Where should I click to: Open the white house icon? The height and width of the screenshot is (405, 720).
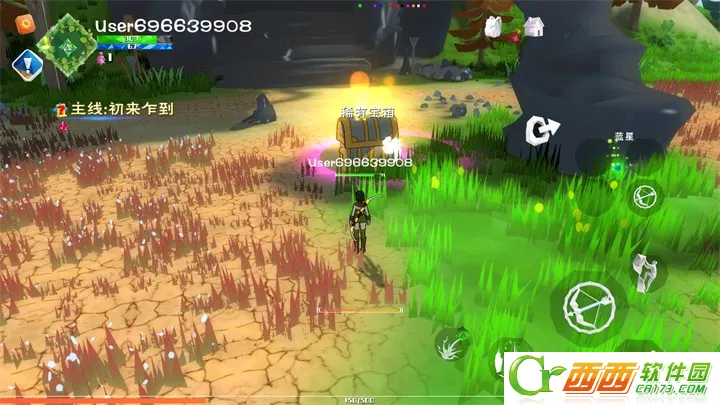tap(534, 26)
